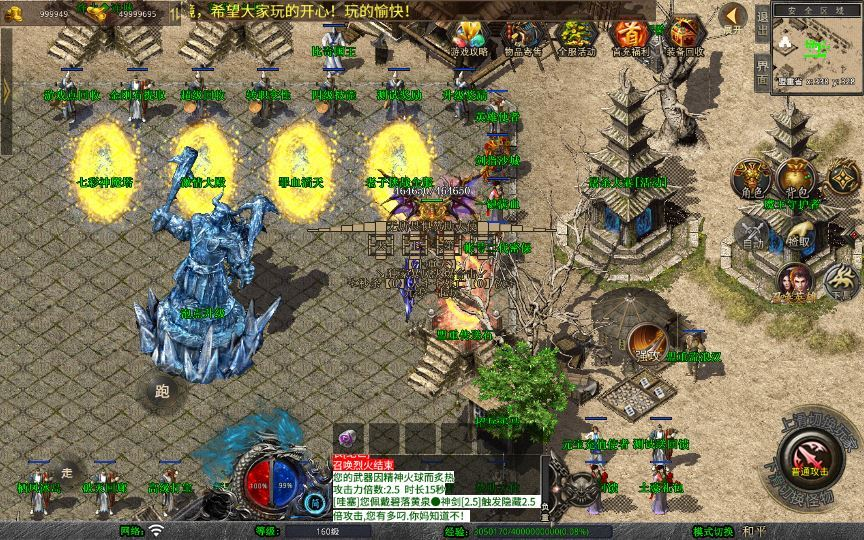The height and width of the screenshot is (540, 864).
Task: Open the 全服活动 server events icon
Action: pos(575,35)
